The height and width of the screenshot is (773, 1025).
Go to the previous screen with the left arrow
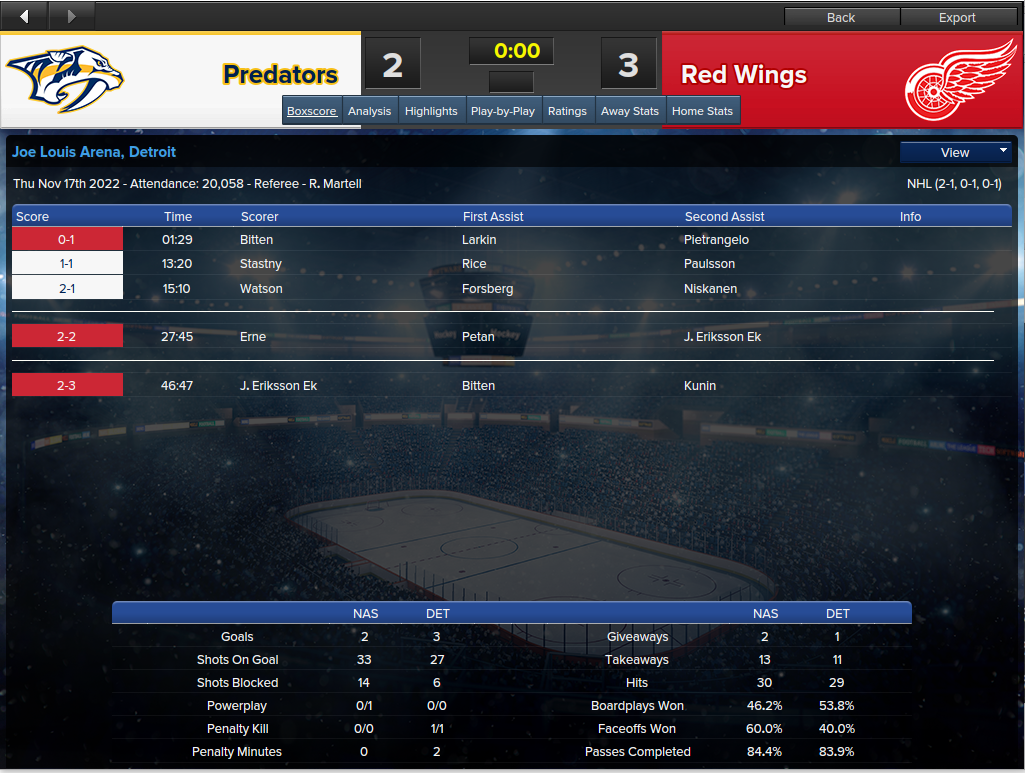(25, 16)
